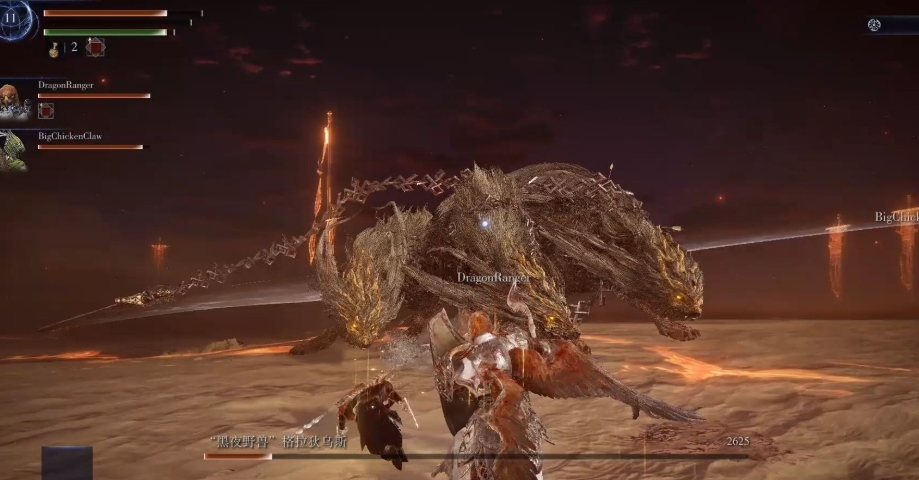Click the red buff icon beside the flask
Screen dimensions: 919x480
point(95,47)
